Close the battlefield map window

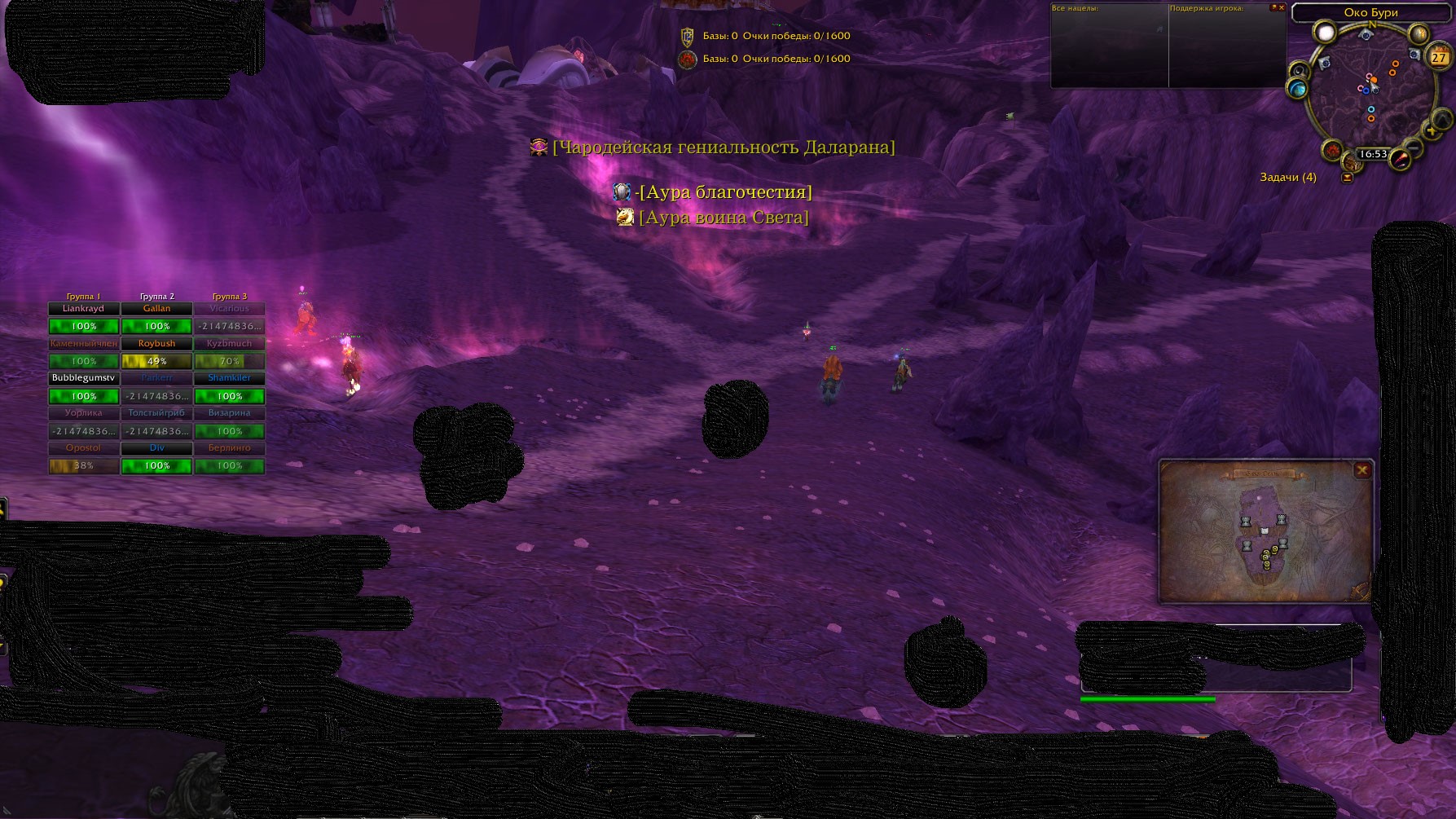pyautogui.click(x=1361, y=470)
